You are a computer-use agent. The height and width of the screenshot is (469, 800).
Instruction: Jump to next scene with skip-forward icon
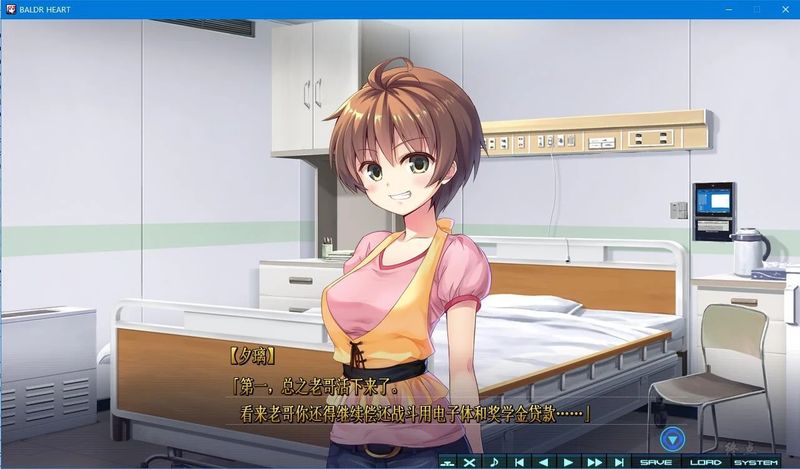619,462
